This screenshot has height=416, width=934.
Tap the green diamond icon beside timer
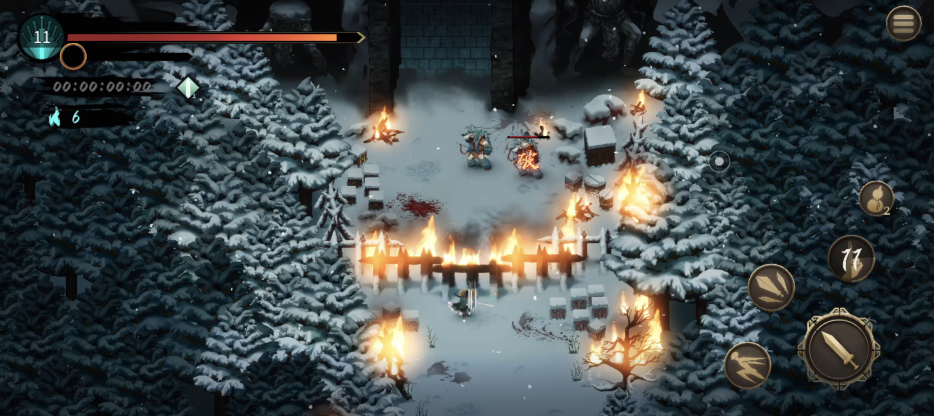188,87
